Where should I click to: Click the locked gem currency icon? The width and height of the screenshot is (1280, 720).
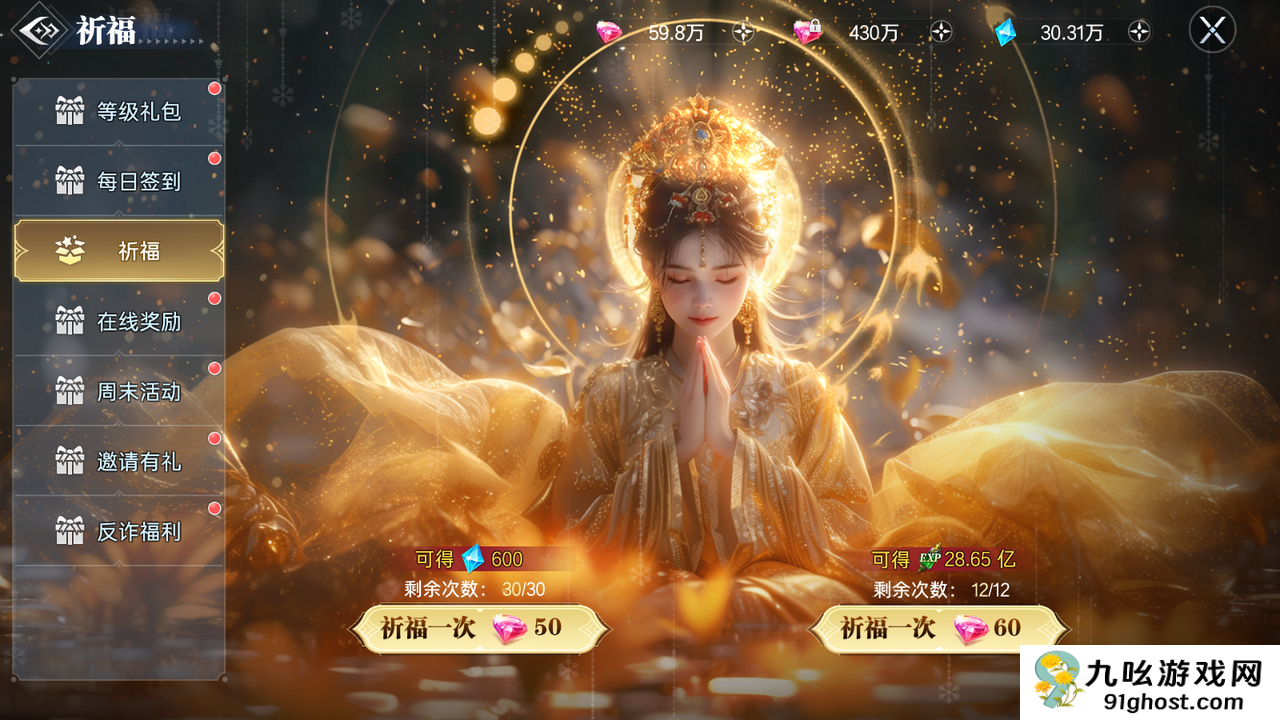coord(808,31)
